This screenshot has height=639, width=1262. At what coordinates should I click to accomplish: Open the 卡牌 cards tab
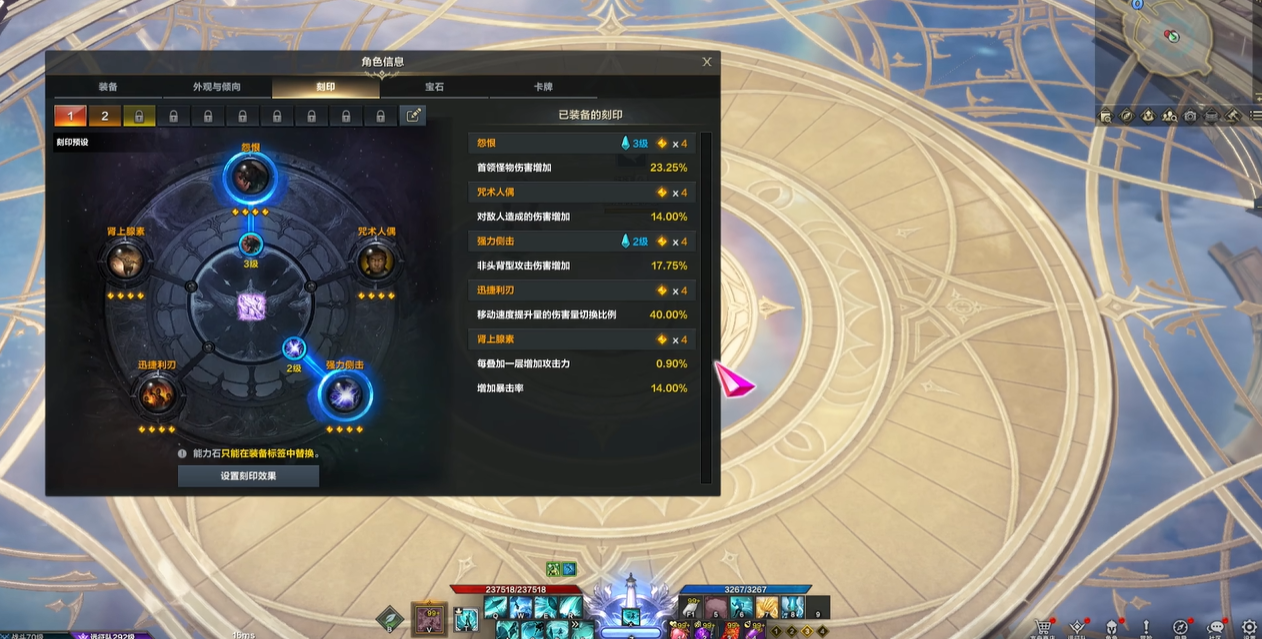click(x=543, y=87)
